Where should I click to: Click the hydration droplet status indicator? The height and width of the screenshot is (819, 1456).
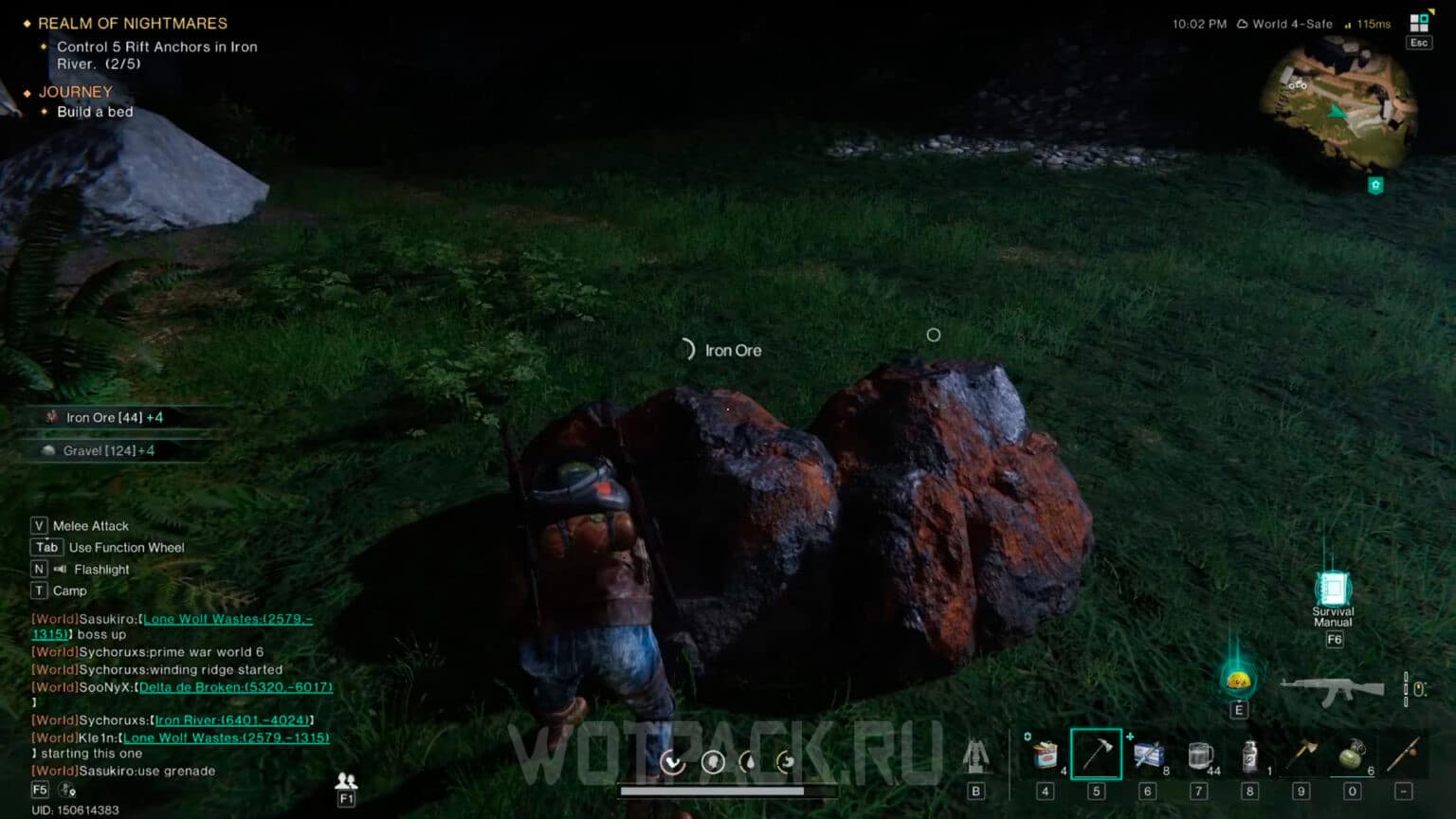749,762
